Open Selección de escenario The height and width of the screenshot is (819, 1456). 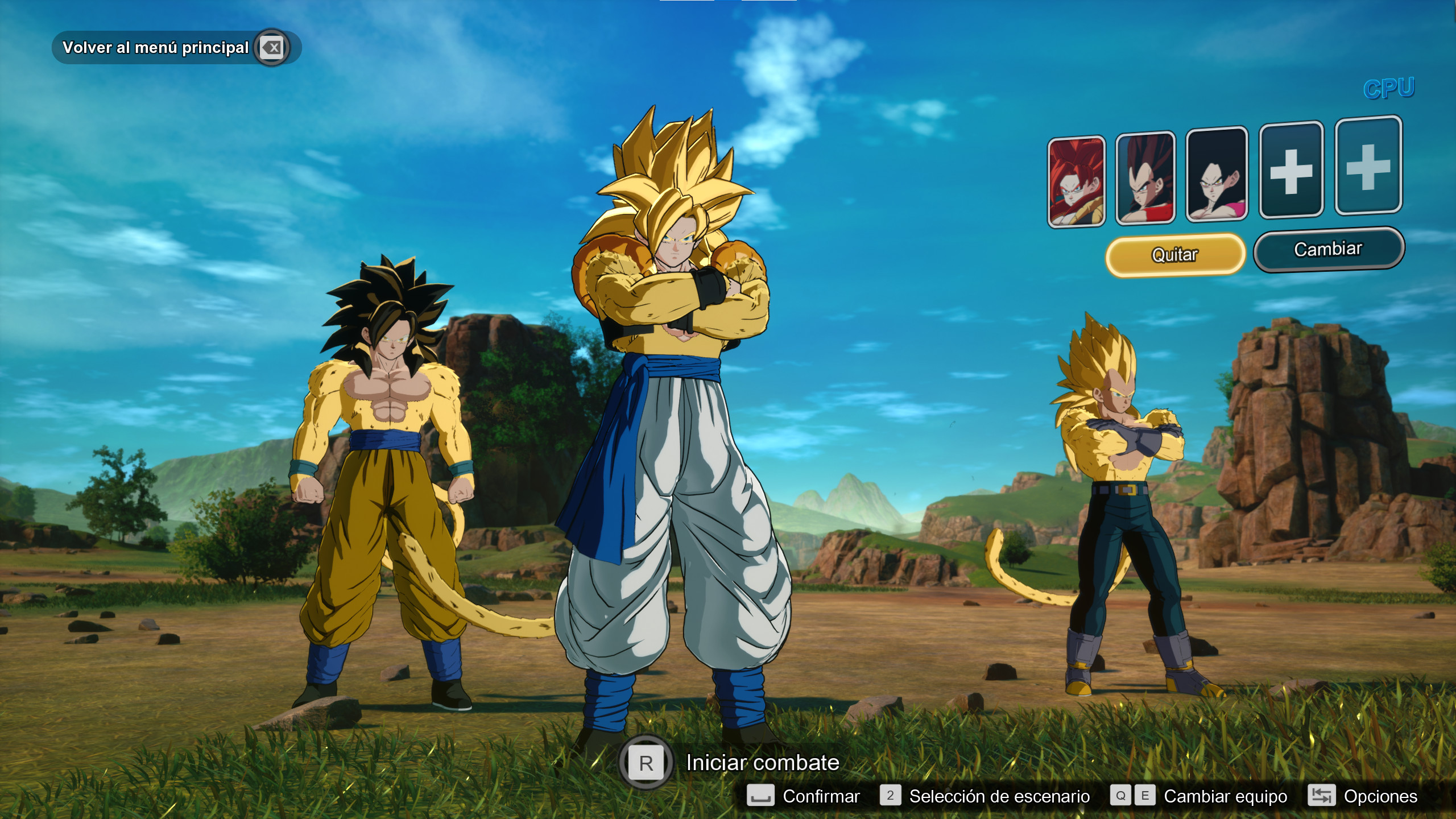pyautogui.click(x=999, y=796)
